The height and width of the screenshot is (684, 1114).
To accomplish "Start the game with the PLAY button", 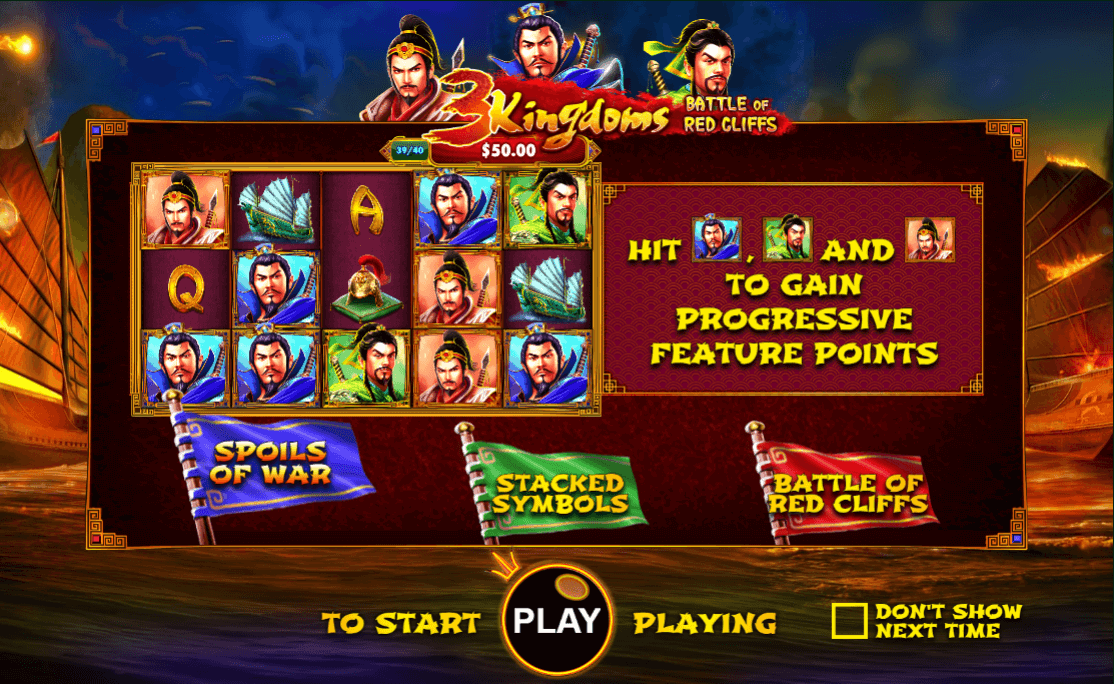I will [557, 620].
